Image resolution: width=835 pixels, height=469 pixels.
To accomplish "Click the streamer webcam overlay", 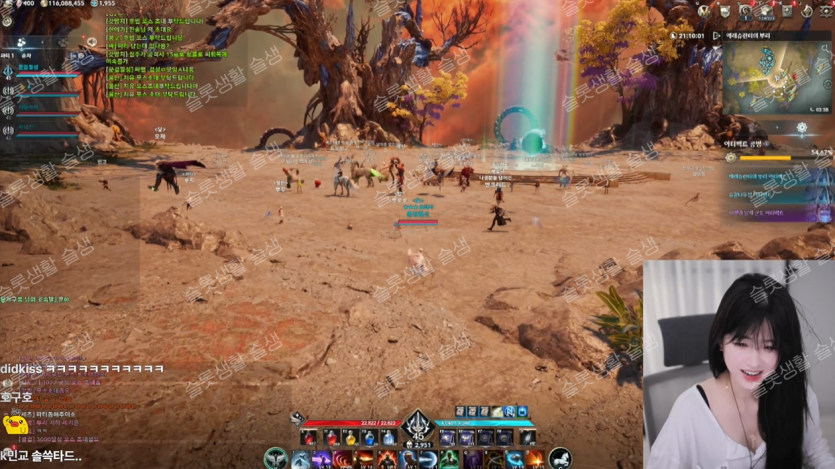I will pyautogui.click(x=738, y=365).
